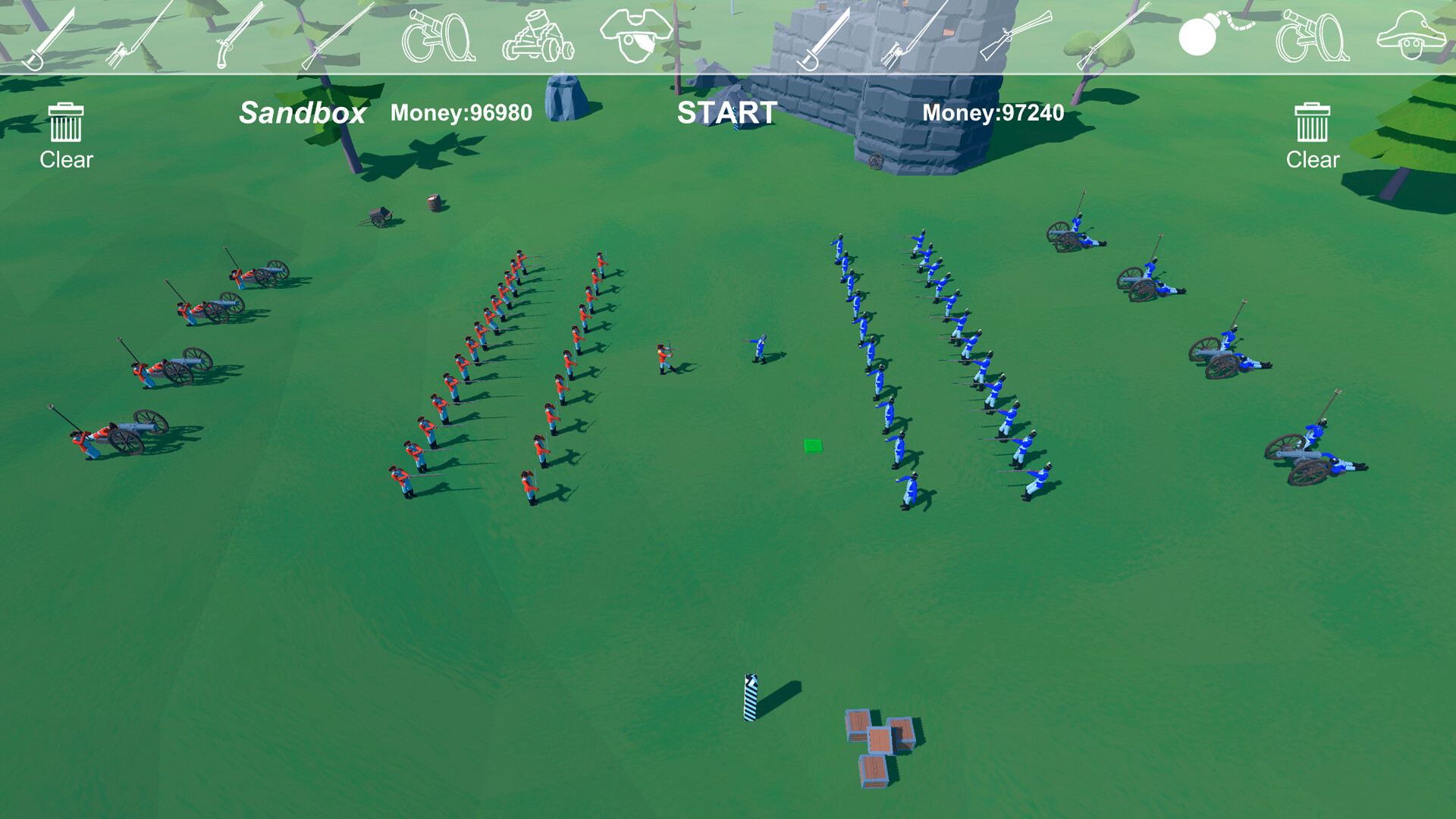Pick the blunderbuss weapon icon

[1016, 34]
